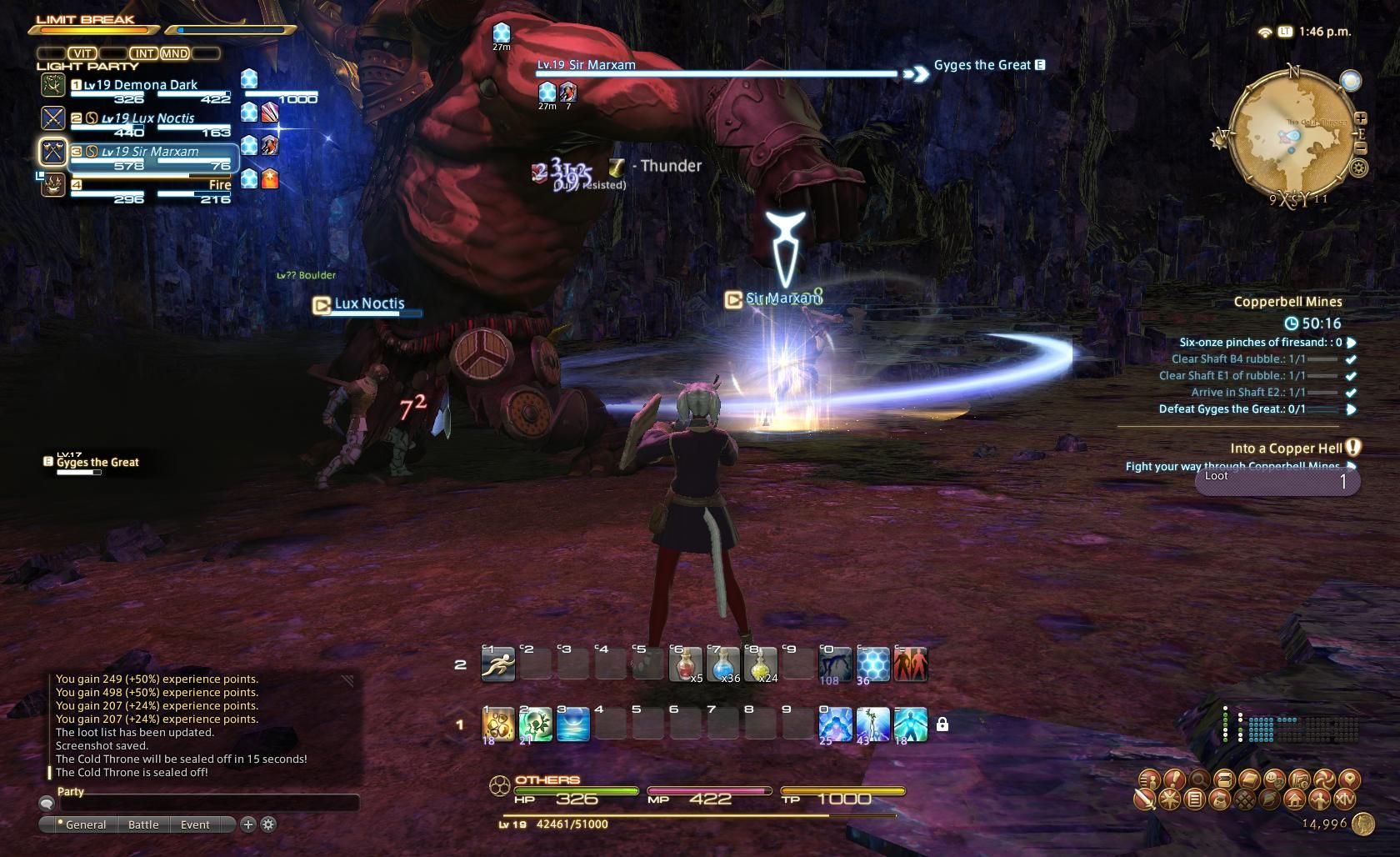Viewport: 1400px width, 857px height.
Task: Drink the red potion with x5 stack
Action: [x=685, y=665]
